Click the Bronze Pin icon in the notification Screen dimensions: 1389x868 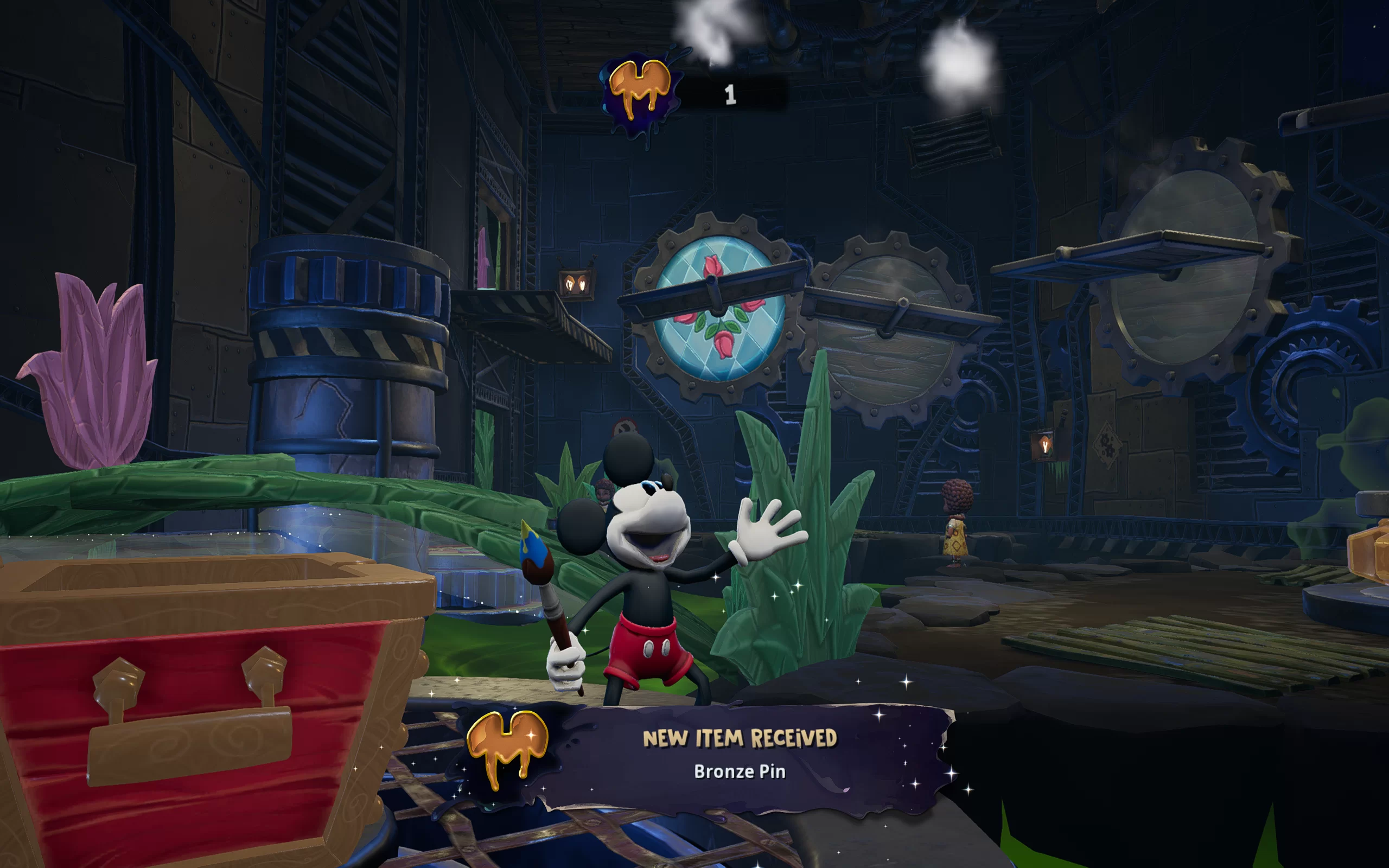pyautogui.click(x=507, y=748)
